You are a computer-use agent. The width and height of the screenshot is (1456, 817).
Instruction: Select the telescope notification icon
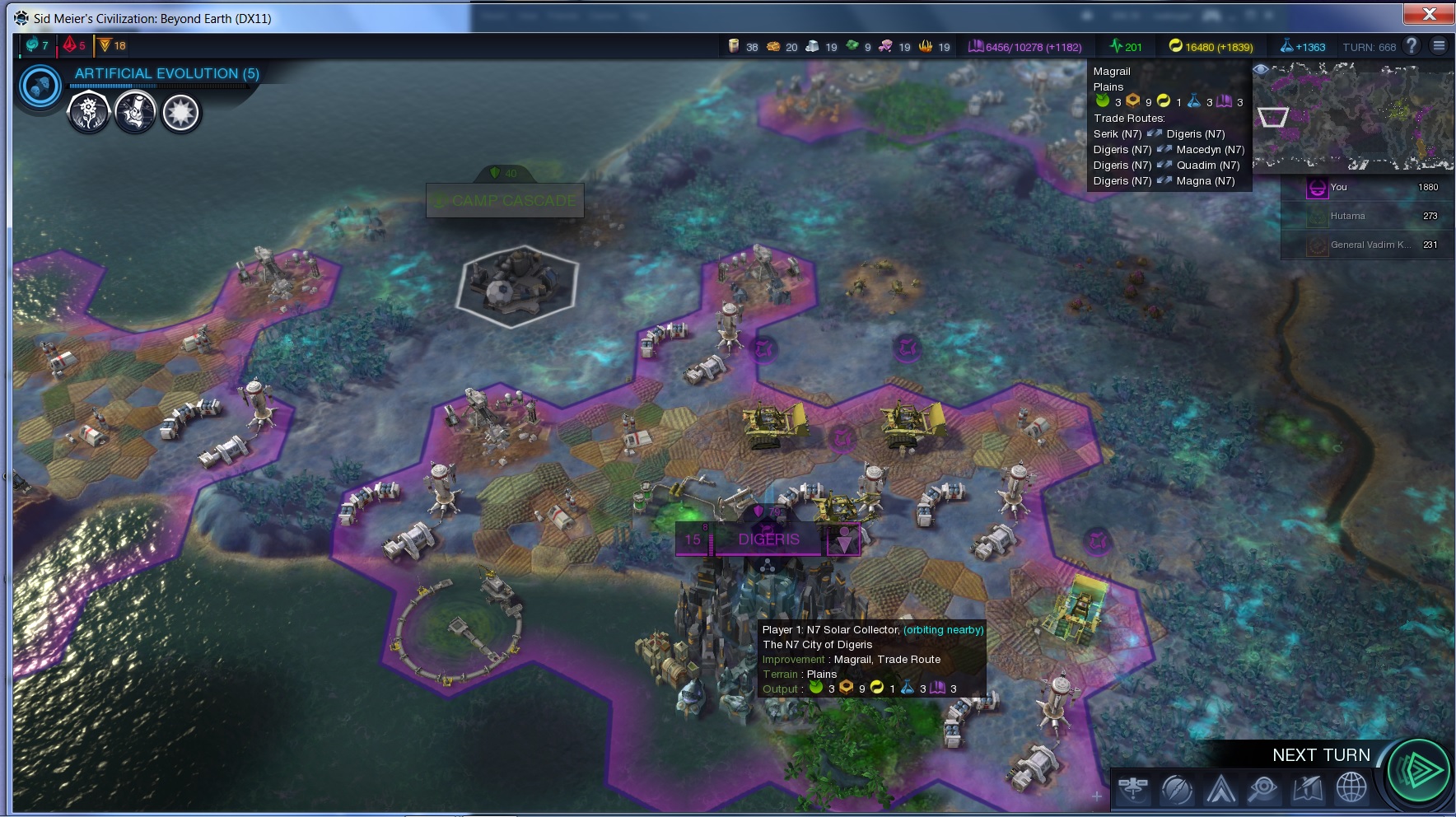135,112
